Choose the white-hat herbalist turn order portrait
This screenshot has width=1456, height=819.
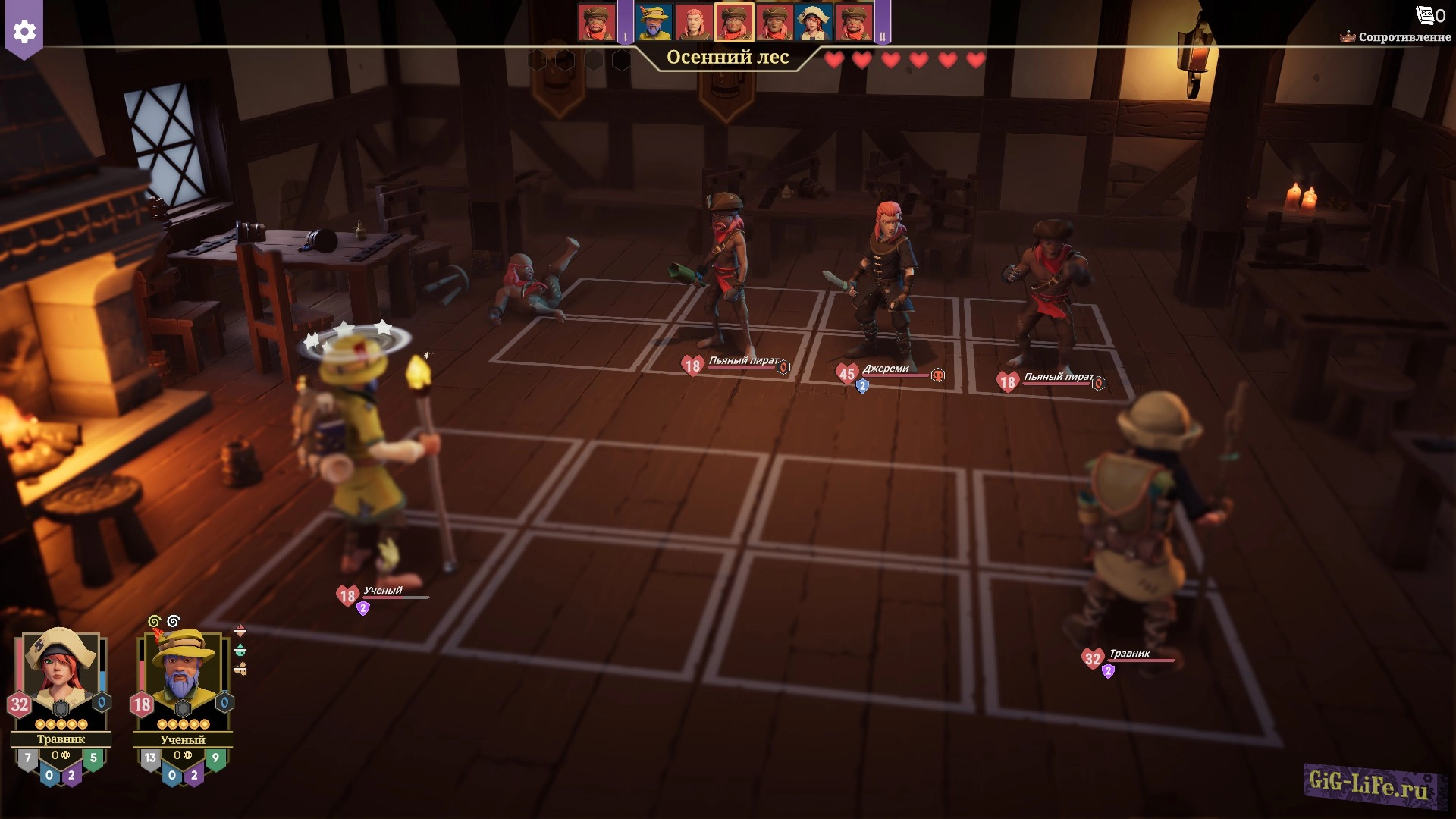pyautogui.click(x=814, y=22)
